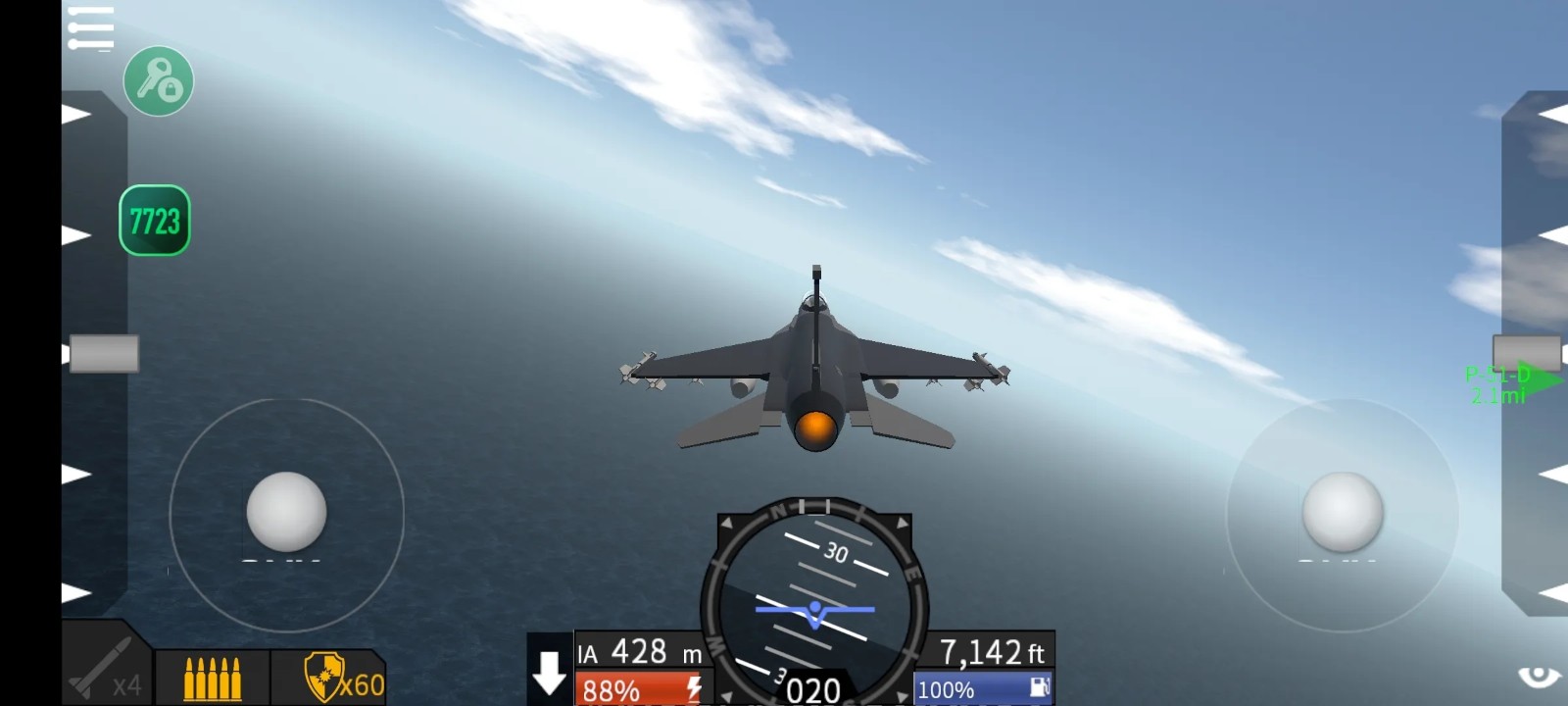1568x706 pixels.
Task: Click the left throttle slider handle
Action: pos(104,354)
